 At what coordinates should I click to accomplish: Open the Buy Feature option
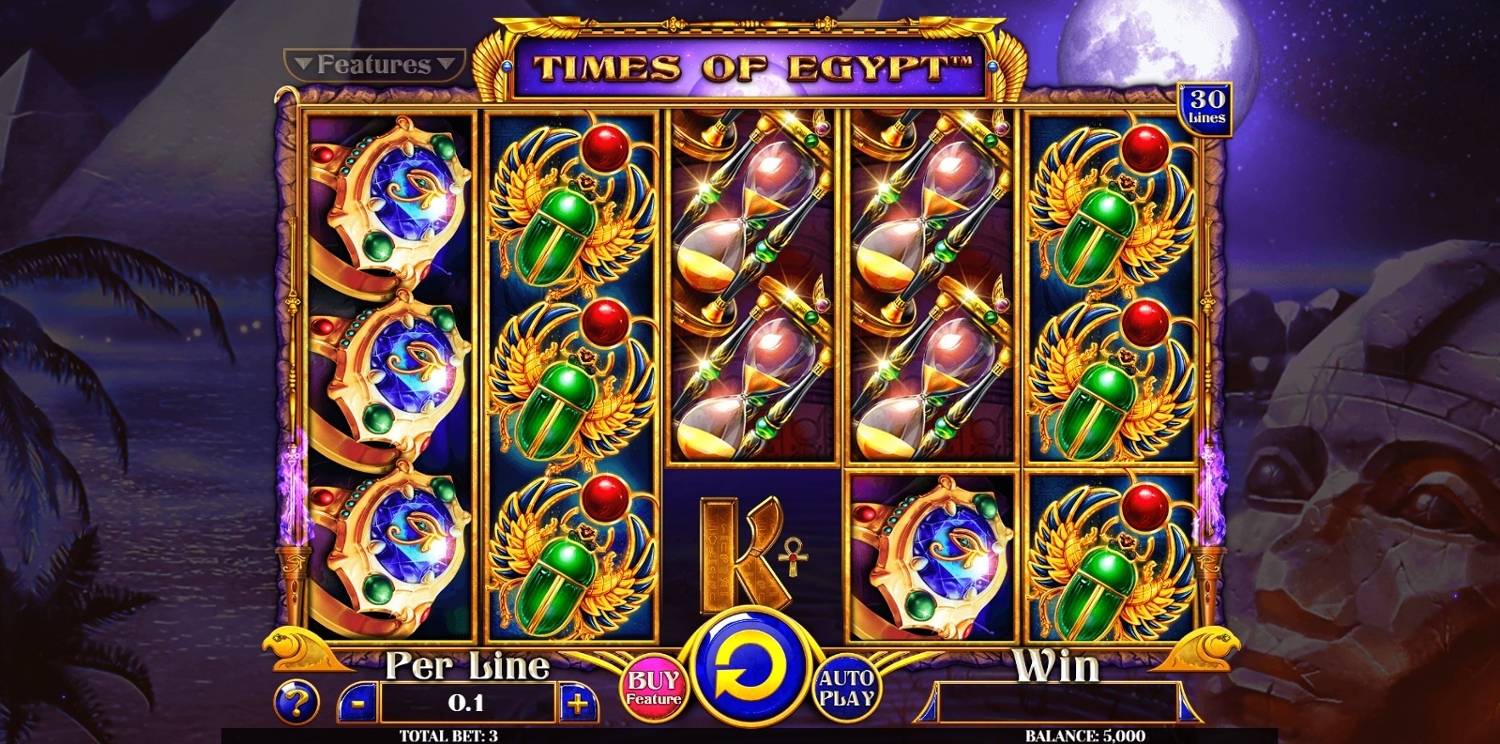coord(654,687)
